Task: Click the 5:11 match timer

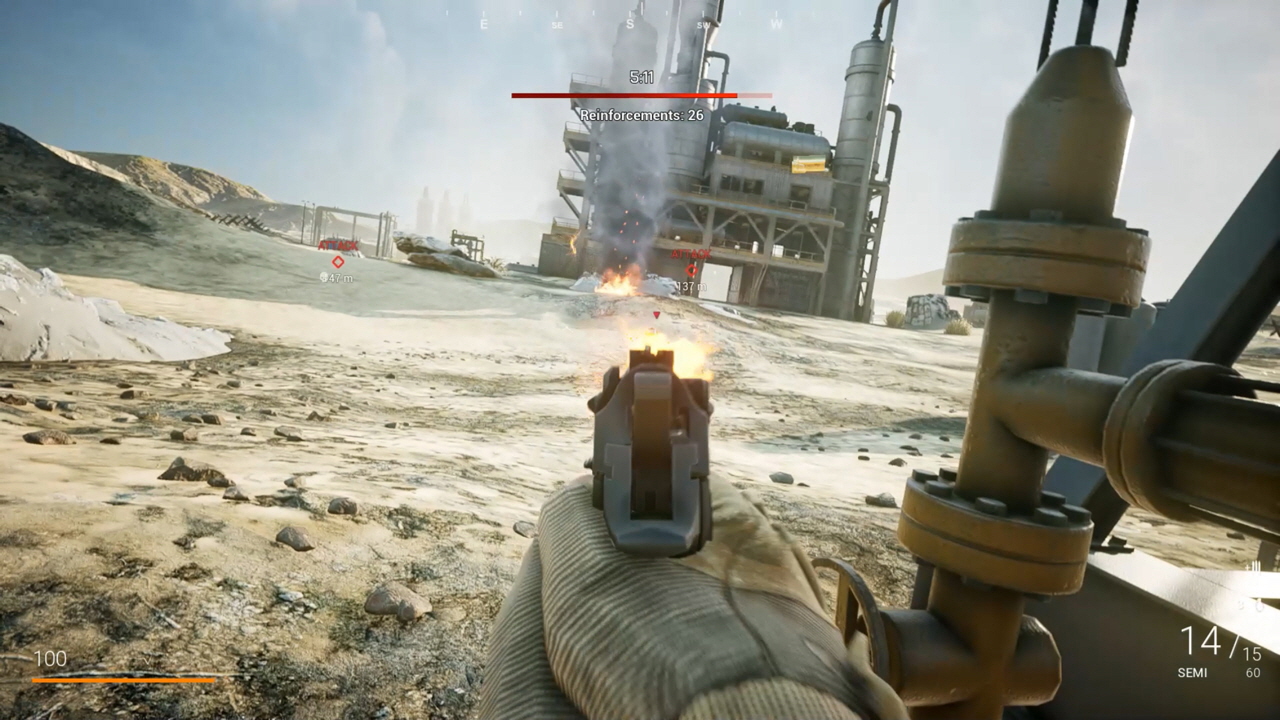Action: tap(640, 78)
